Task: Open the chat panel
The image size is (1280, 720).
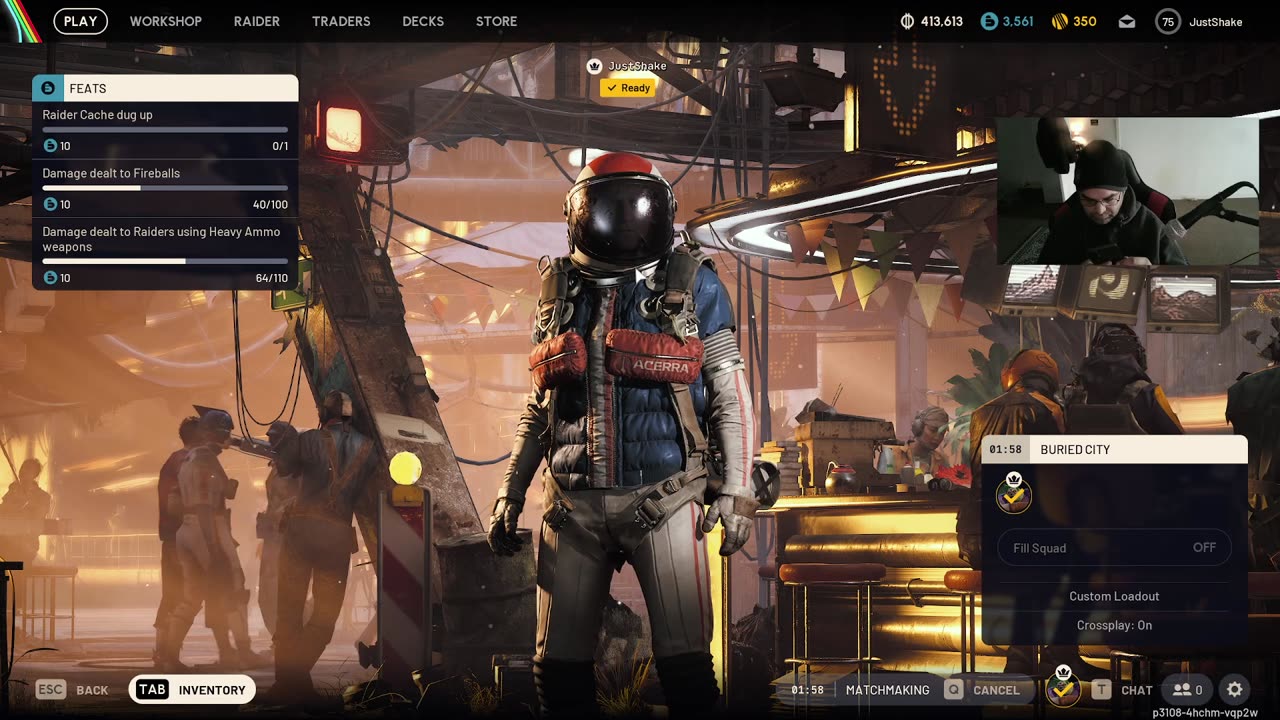Action: tap(1123, 690)
